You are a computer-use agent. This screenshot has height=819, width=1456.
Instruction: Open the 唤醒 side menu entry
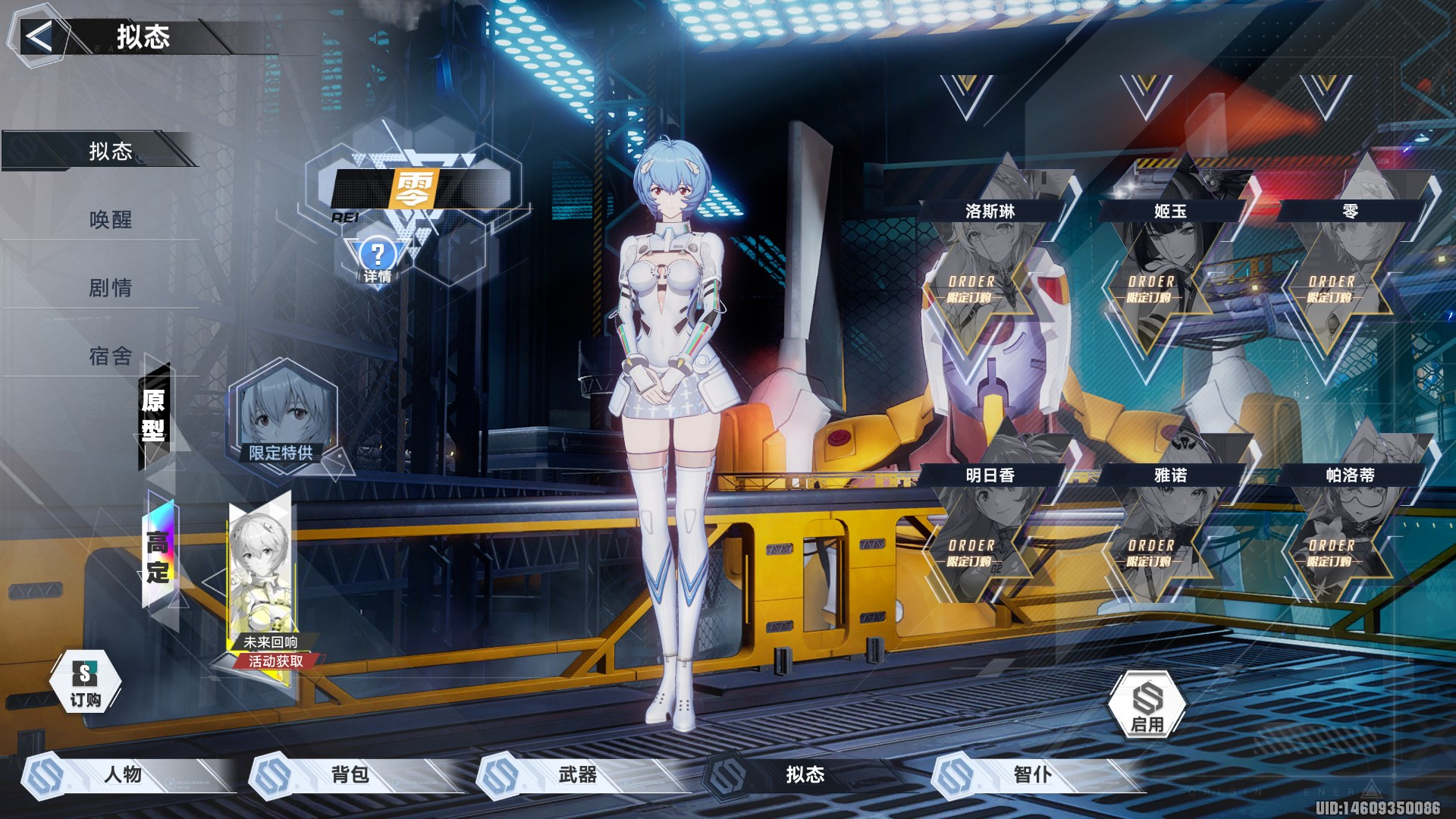point(111,220)
